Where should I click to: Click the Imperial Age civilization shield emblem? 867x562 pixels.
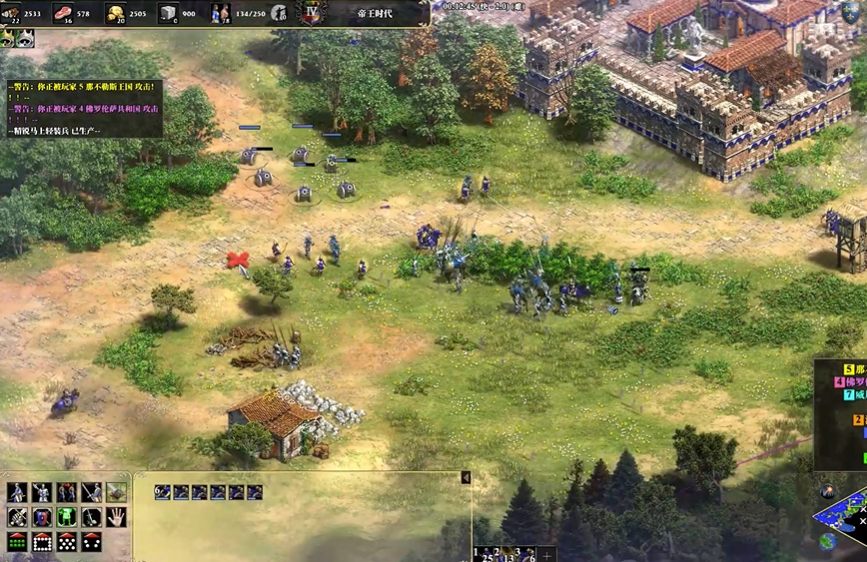click(313, 13)
